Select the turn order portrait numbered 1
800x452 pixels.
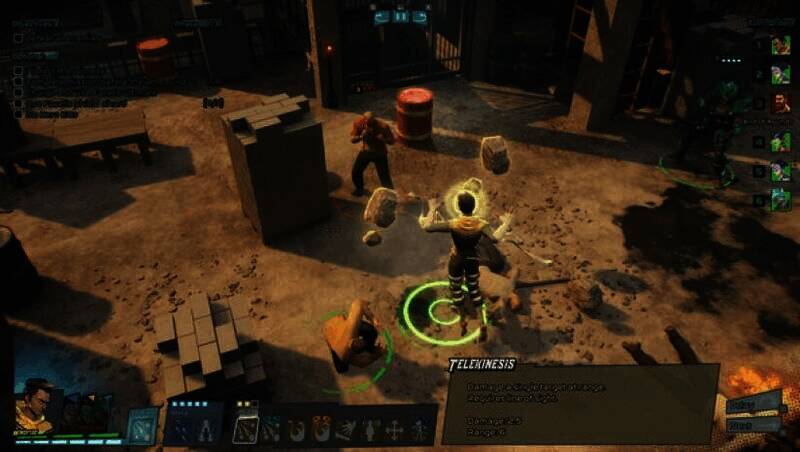[x=780, y=45]
